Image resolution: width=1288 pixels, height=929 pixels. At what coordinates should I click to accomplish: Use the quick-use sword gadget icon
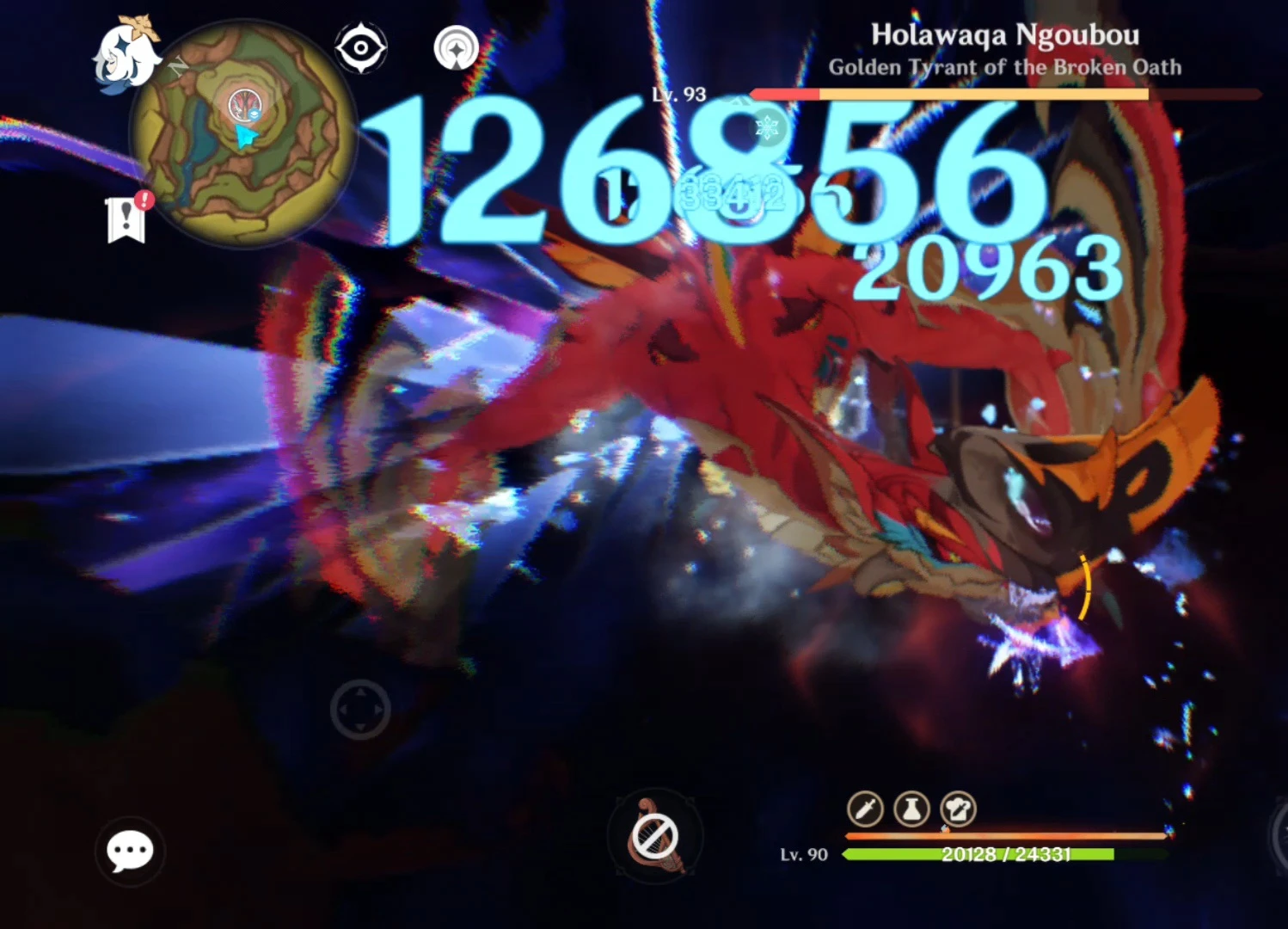click(865, 809)
